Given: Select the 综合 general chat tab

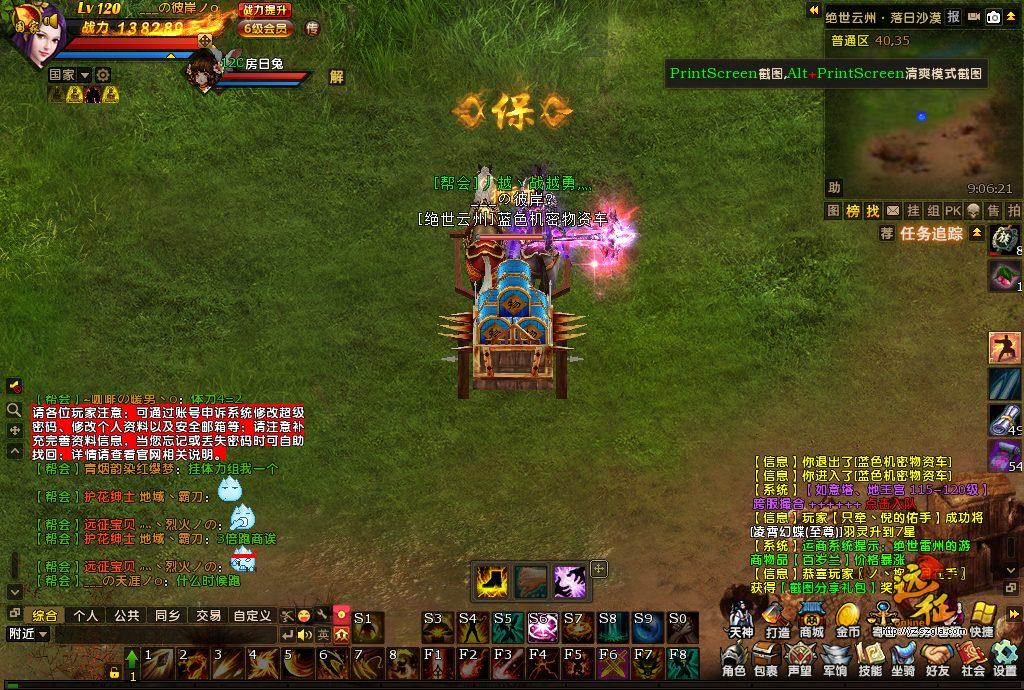Looking at the screenshot, I should [45, 615].
